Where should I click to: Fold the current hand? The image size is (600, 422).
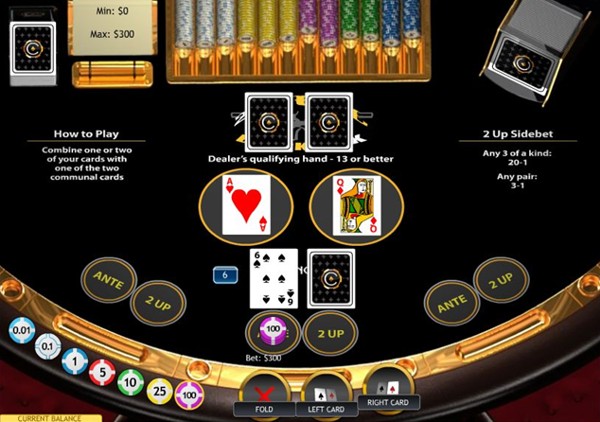point(263,393)
